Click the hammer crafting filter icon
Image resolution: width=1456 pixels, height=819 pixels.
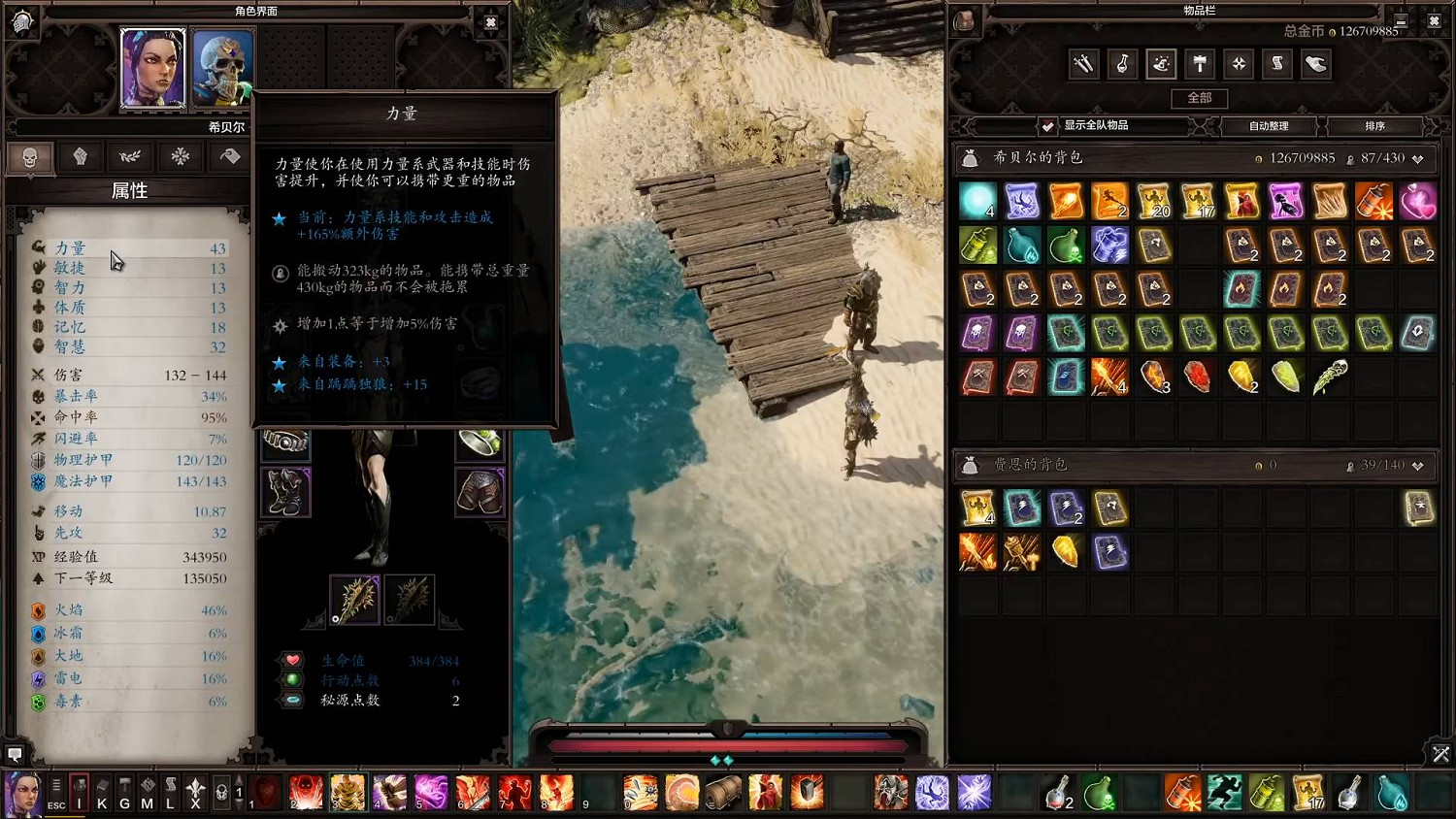[1200, 64]
